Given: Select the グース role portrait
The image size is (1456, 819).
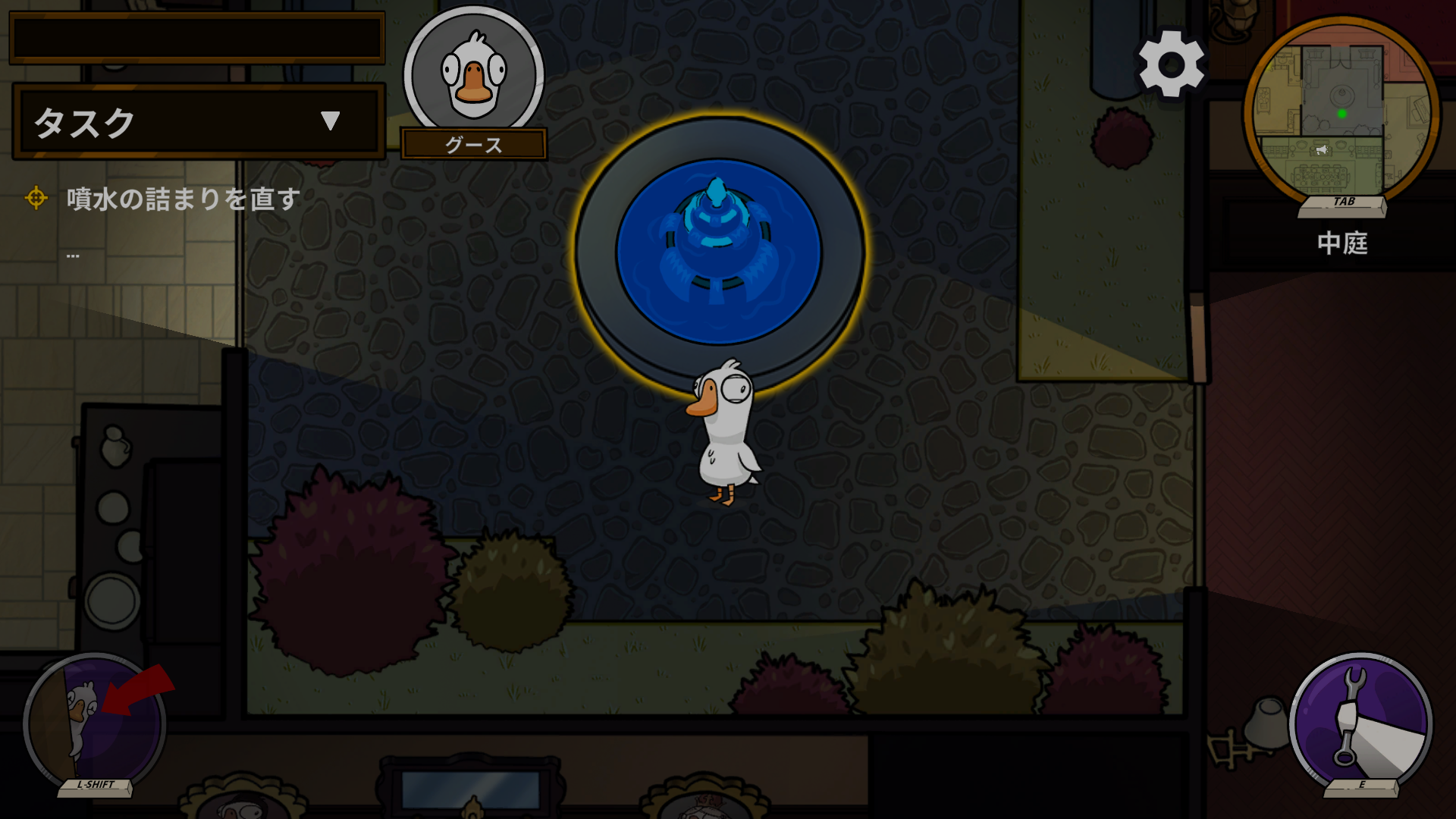Looking at the screenshot, I should [473, 76].
